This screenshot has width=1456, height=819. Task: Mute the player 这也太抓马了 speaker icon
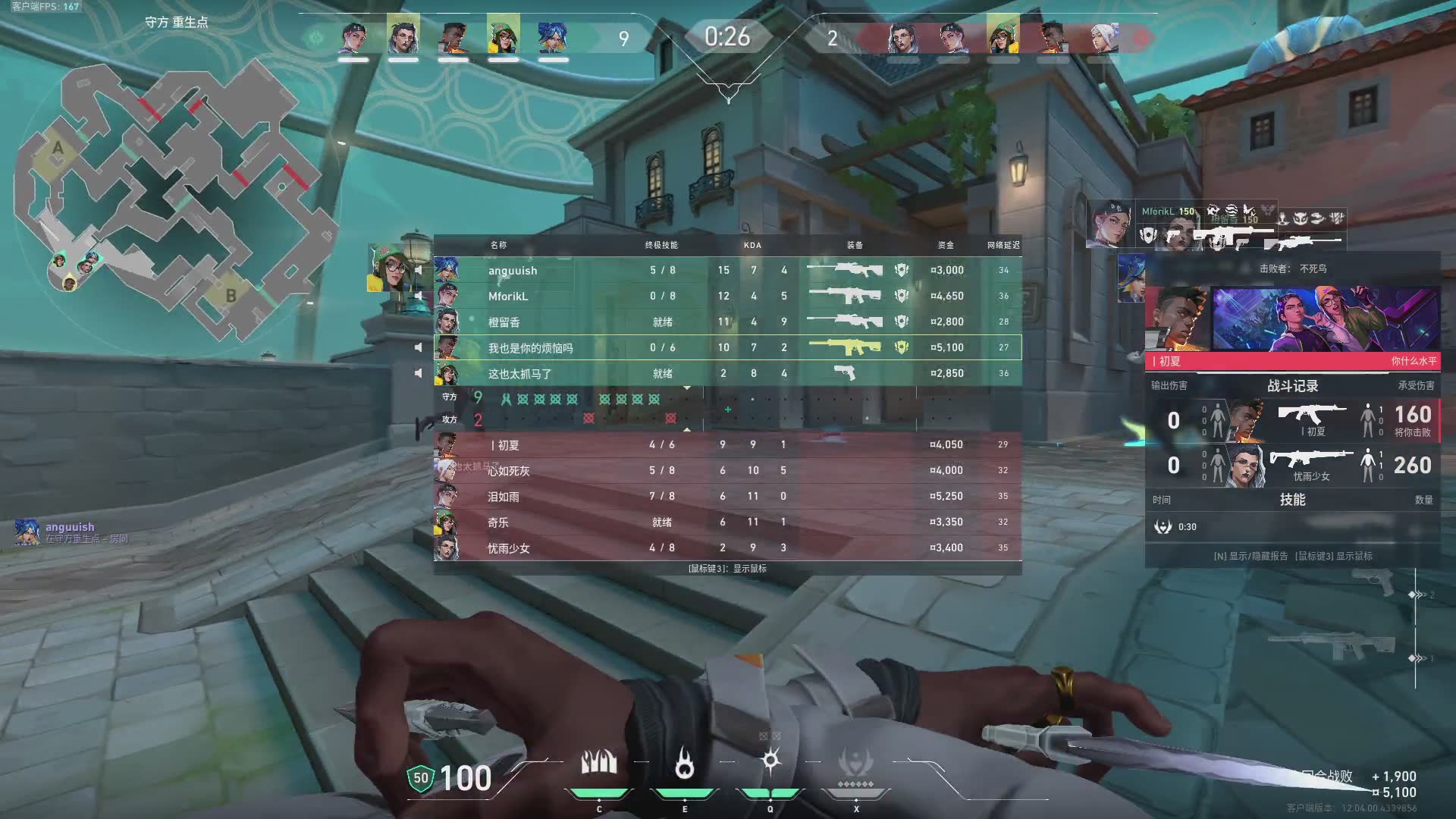[x=418, y=373]
